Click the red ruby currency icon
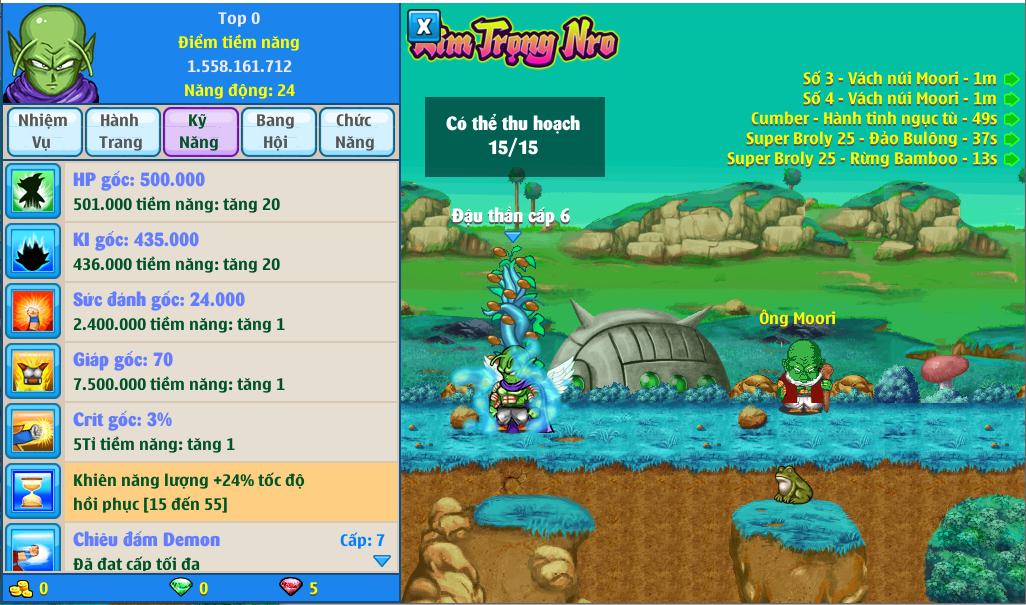The height and width of the screenshot is (605, 1026). [290, 588]
